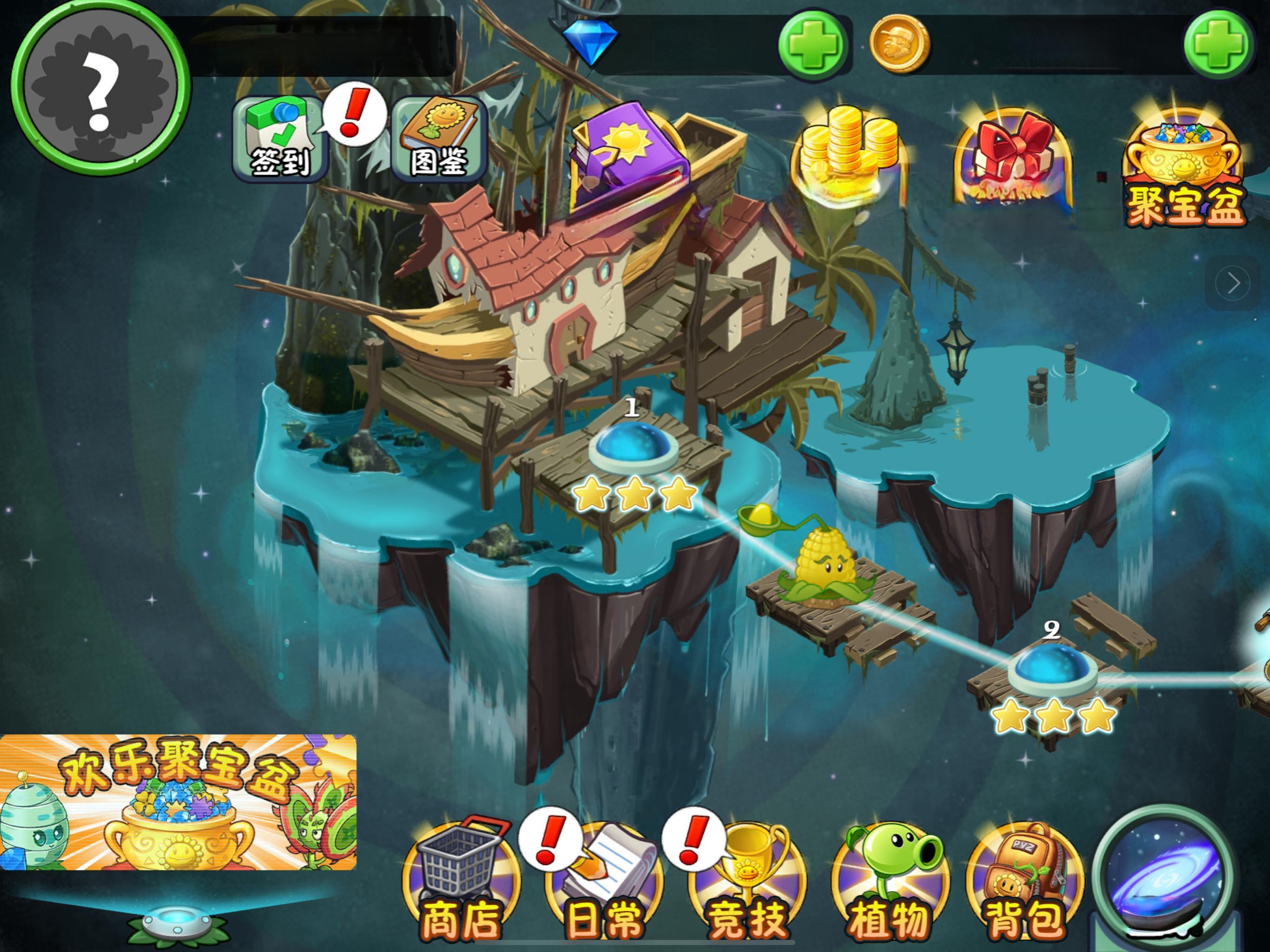Select level 2 node

point(1052,669)
